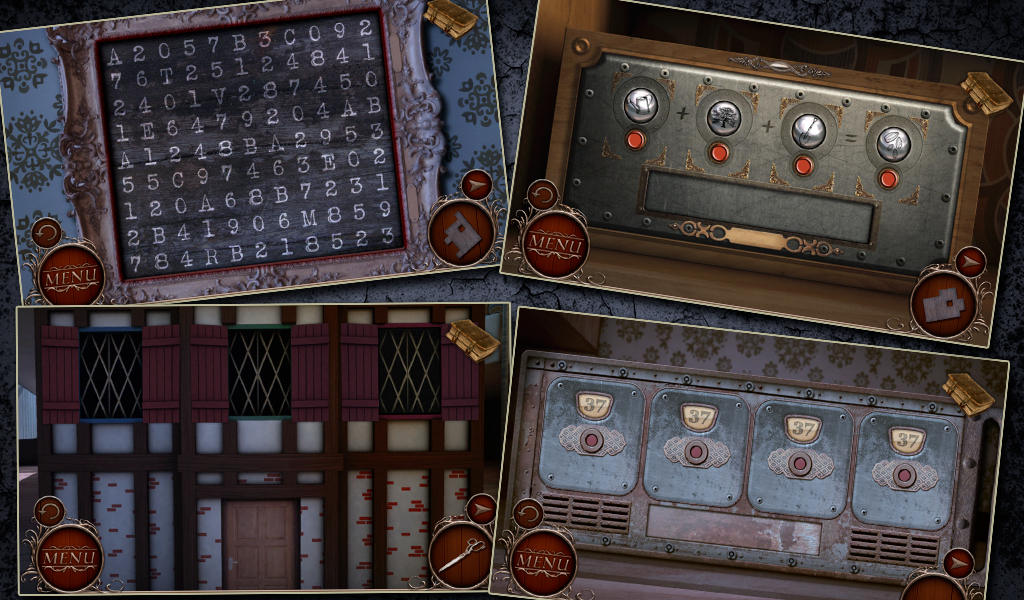Click the forward arrow above the scissors
Viewport: 1024px width, 600px height.
[x=481, y=509]
